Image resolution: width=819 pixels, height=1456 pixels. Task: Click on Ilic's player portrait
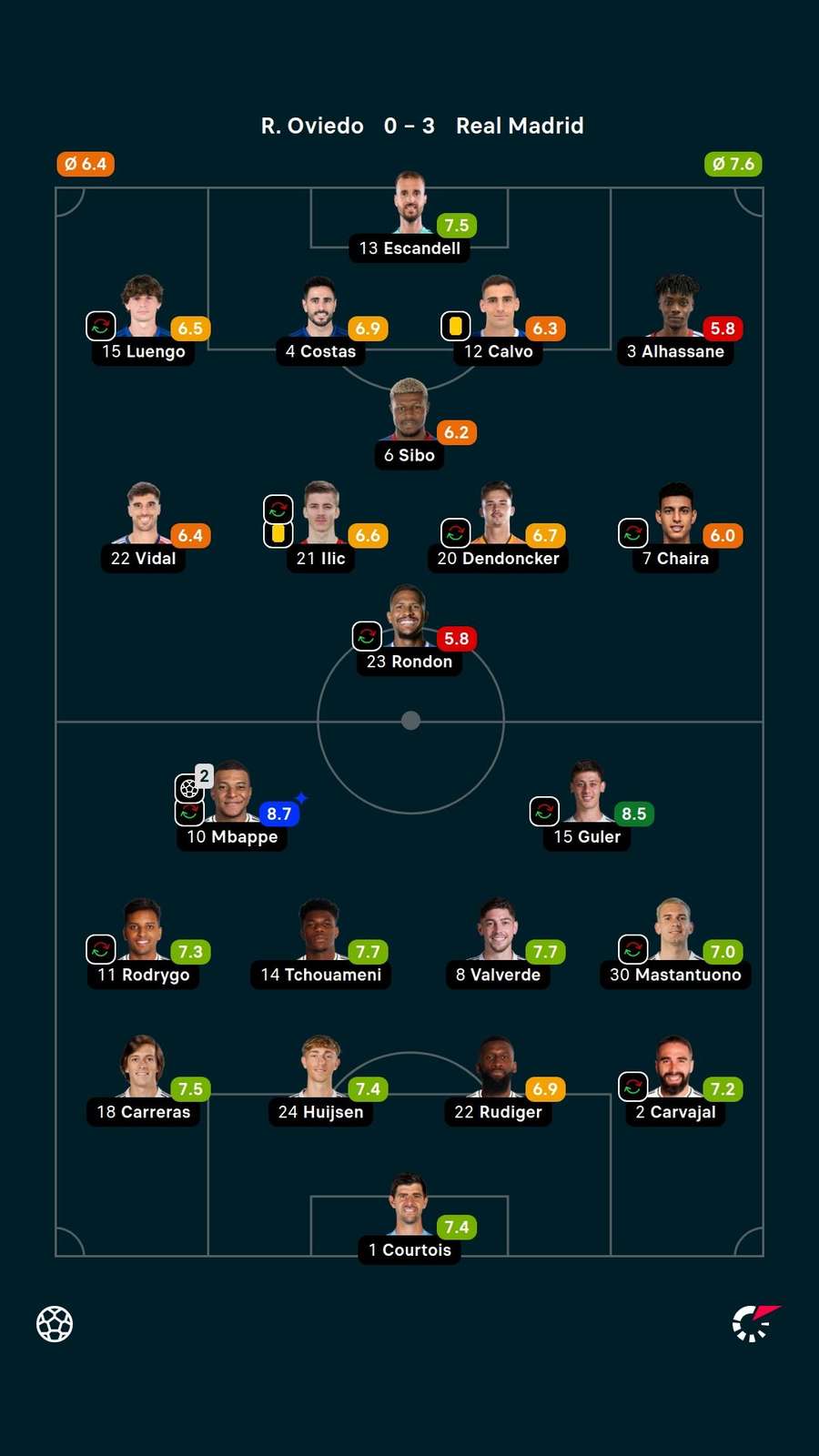point(321,512)
